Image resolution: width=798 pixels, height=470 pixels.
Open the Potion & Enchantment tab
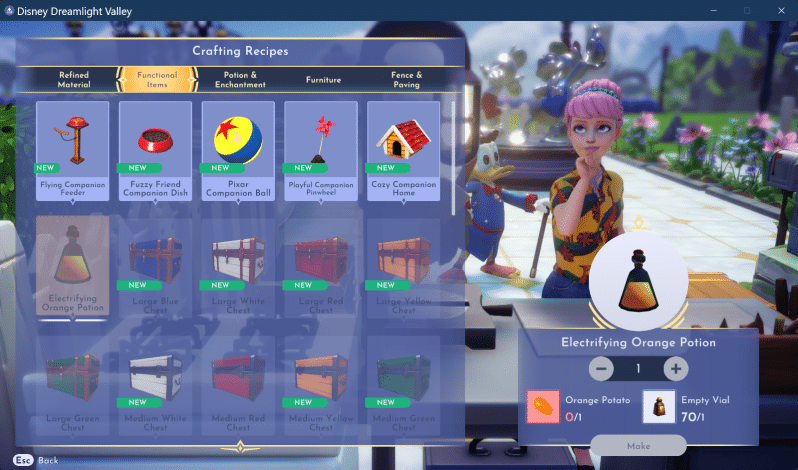click(240, 79)
